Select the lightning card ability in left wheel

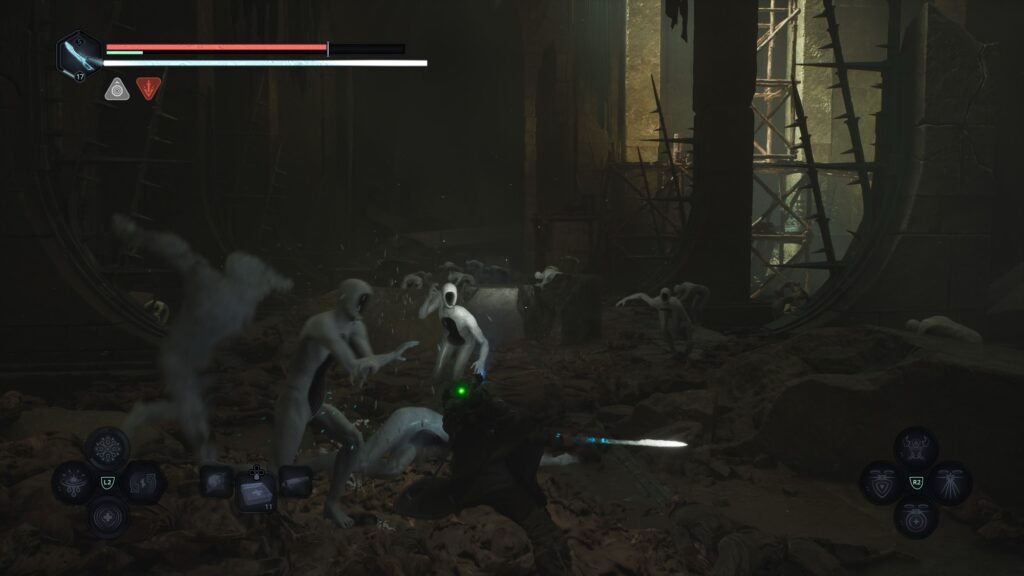[142, 483]
